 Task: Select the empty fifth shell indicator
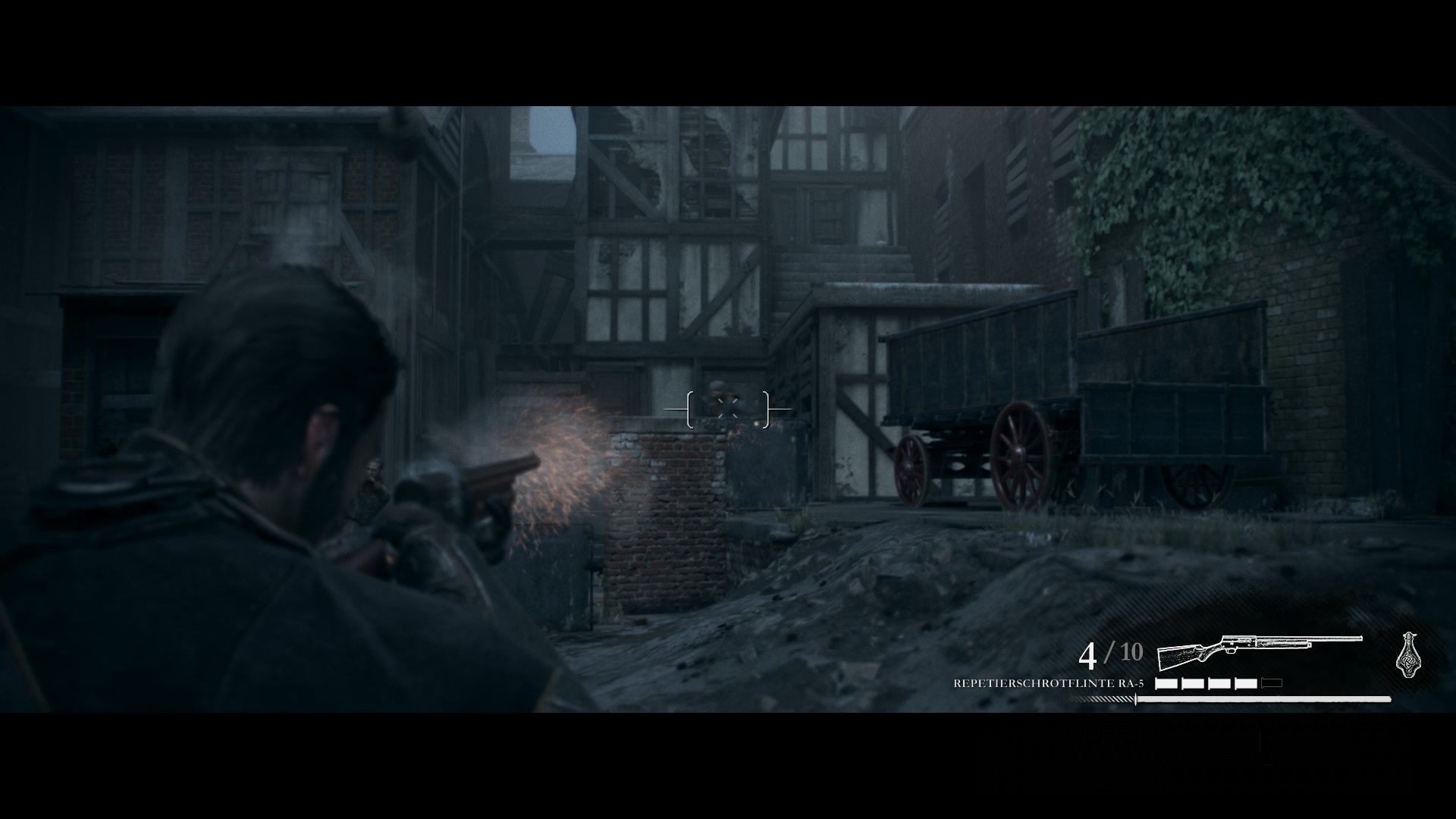click(x=1271, y=682)
